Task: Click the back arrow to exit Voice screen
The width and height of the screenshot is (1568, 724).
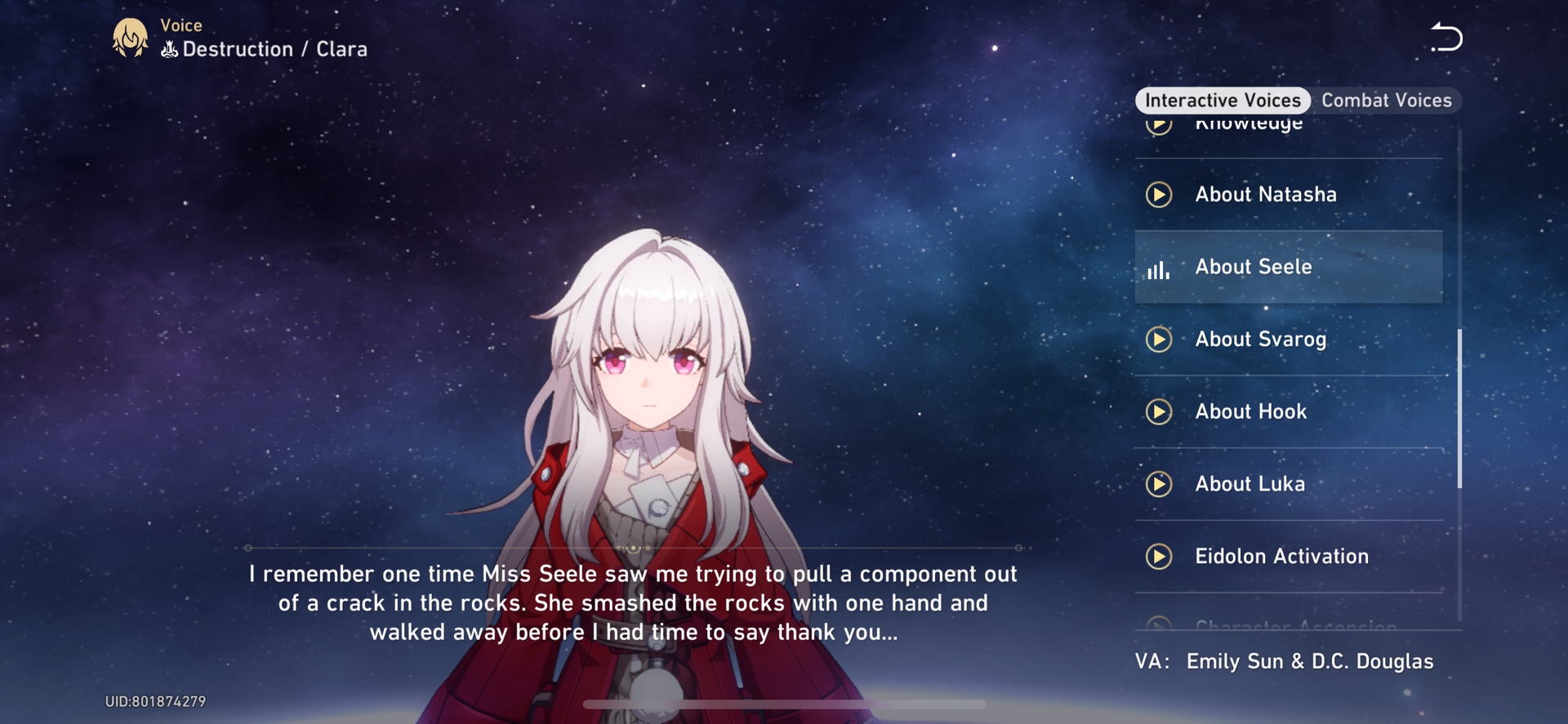Action: [x=1447, y=37]
